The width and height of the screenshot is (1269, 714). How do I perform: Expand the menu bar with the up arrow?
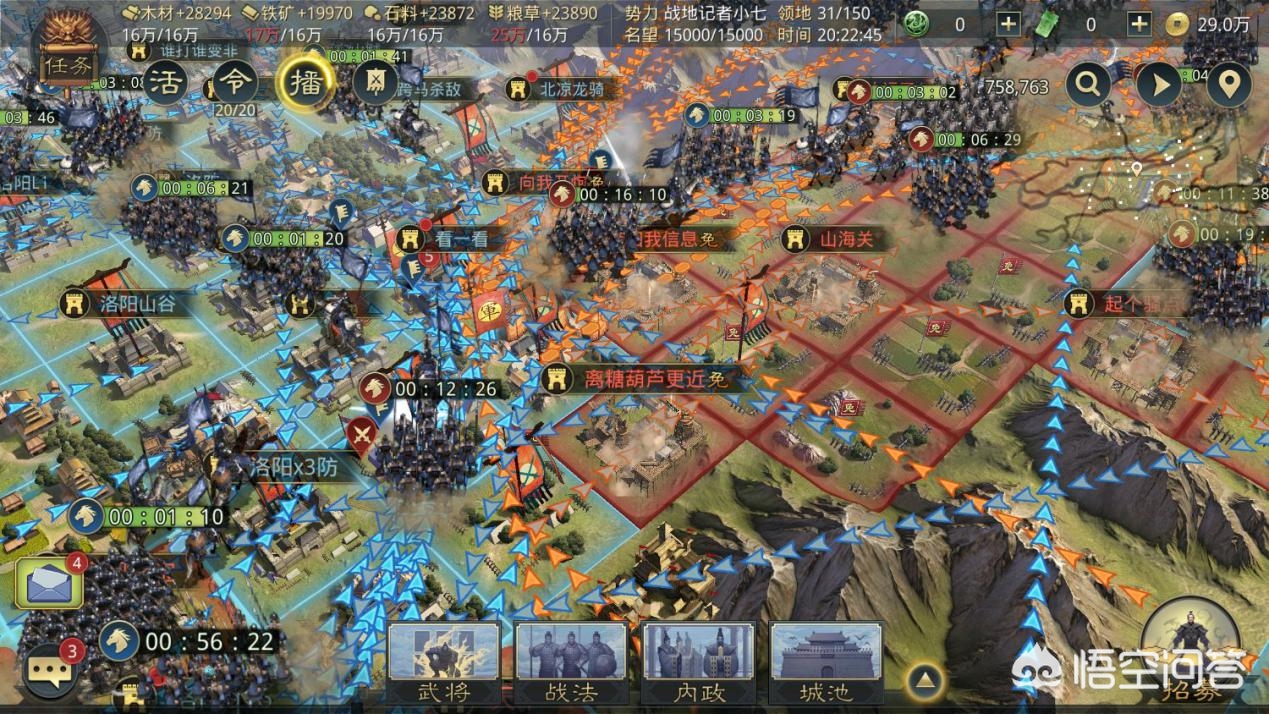(926, 682)
